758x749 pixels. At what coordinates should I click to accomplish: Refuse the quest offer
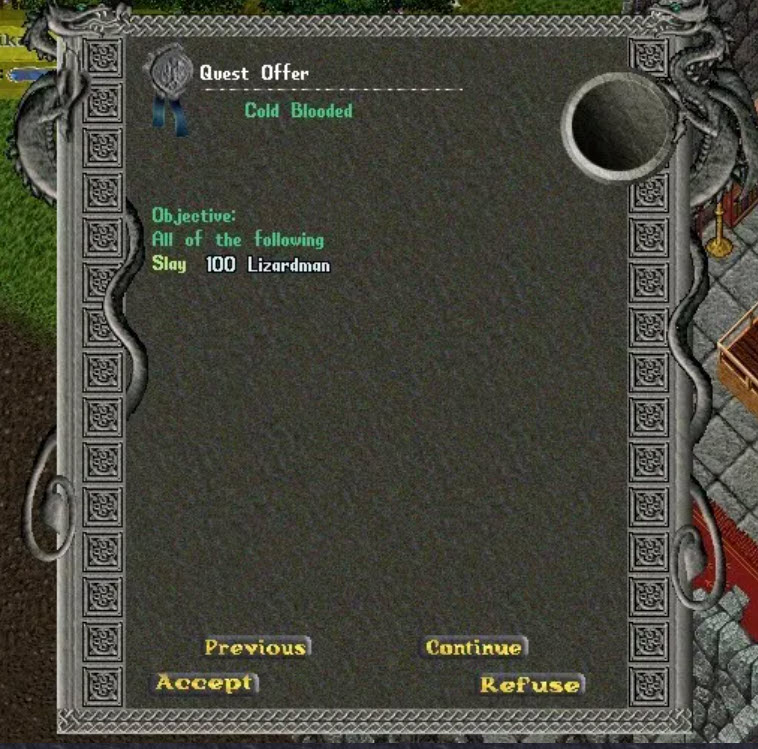(x=530, y=685)
